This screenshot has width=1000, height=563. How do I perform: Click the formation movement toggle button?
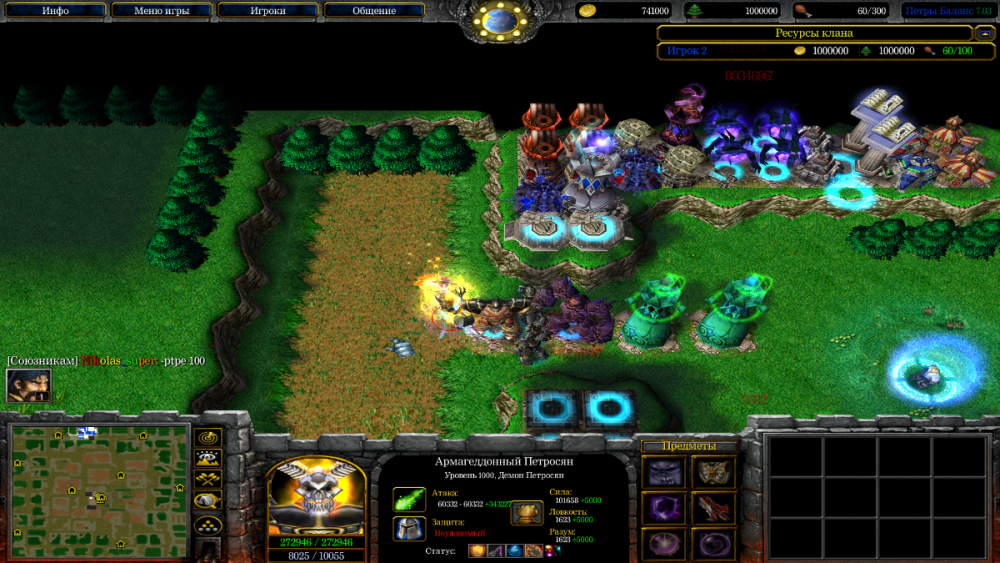point(209,524)
